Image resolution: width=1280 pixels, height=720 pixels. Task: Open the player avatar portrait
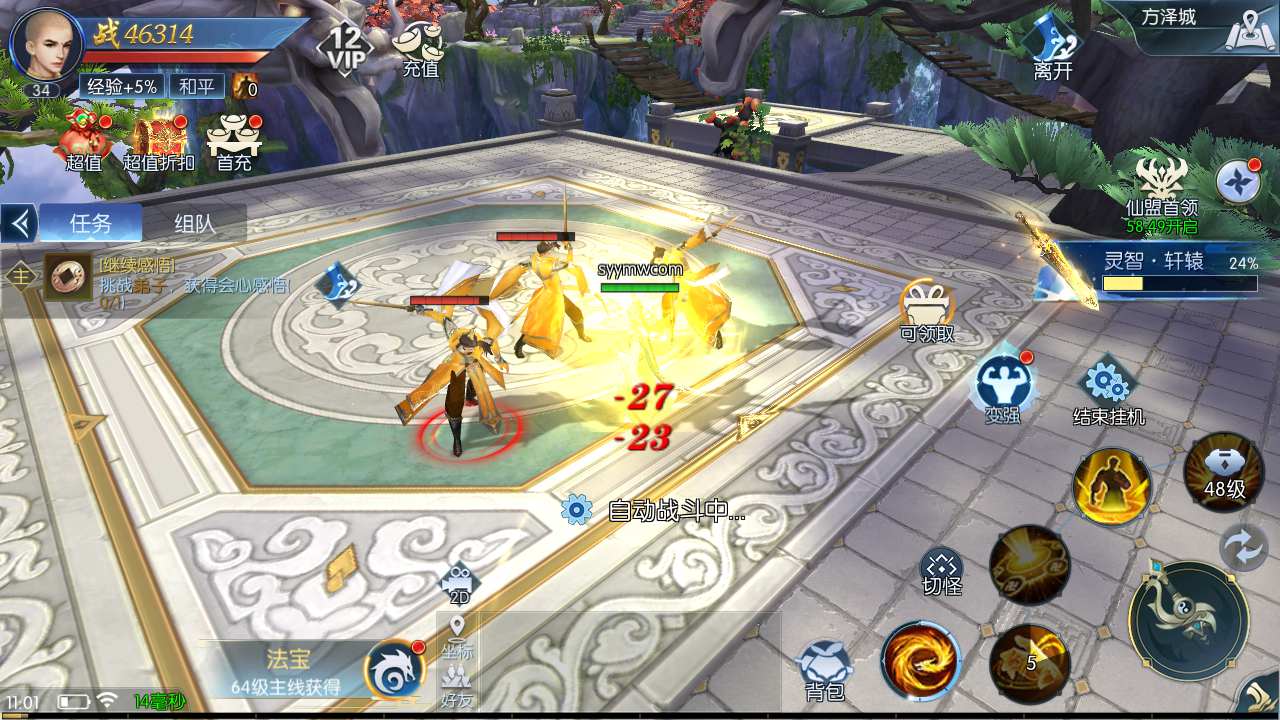pos(45,44)
